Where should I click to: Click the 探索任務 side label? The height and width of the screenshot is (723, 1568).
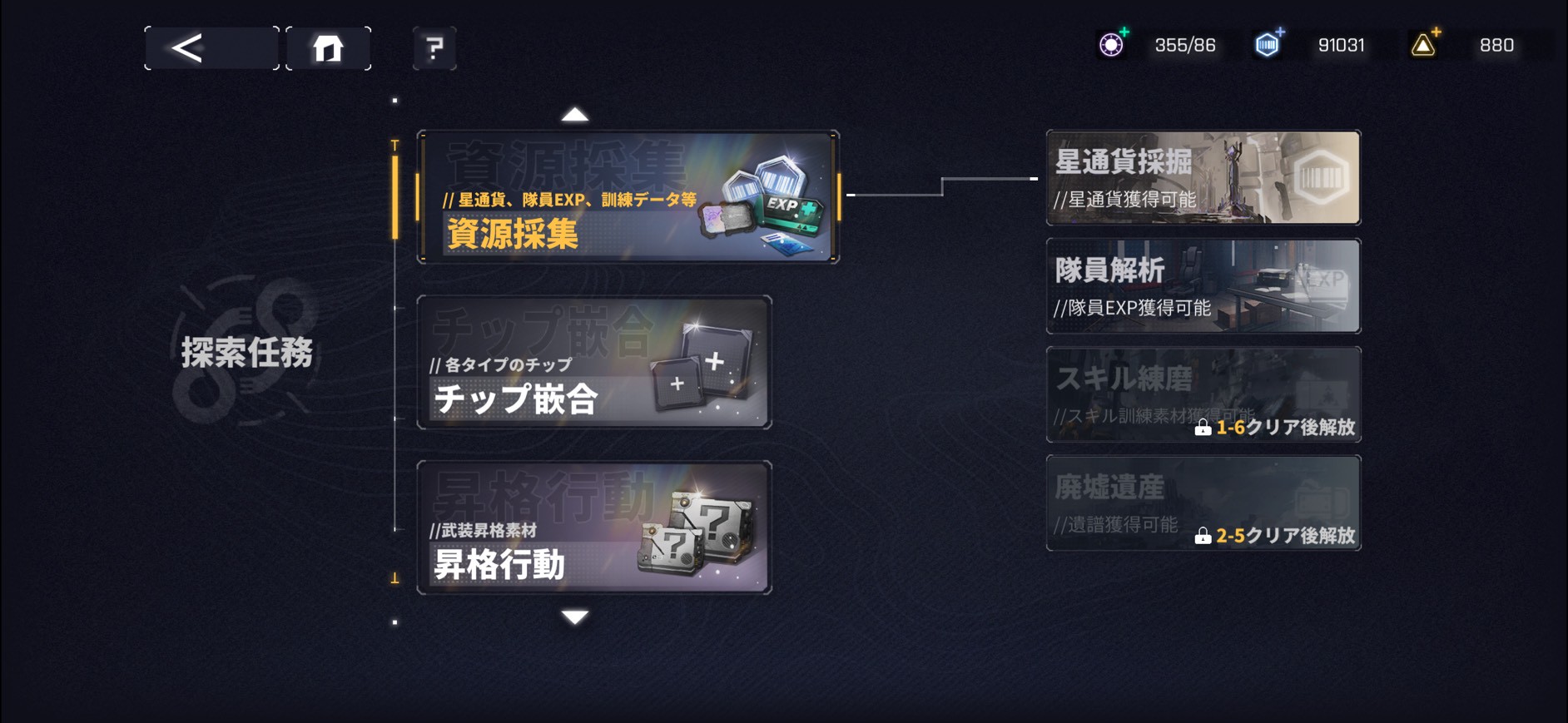click(x=246, y=352)
